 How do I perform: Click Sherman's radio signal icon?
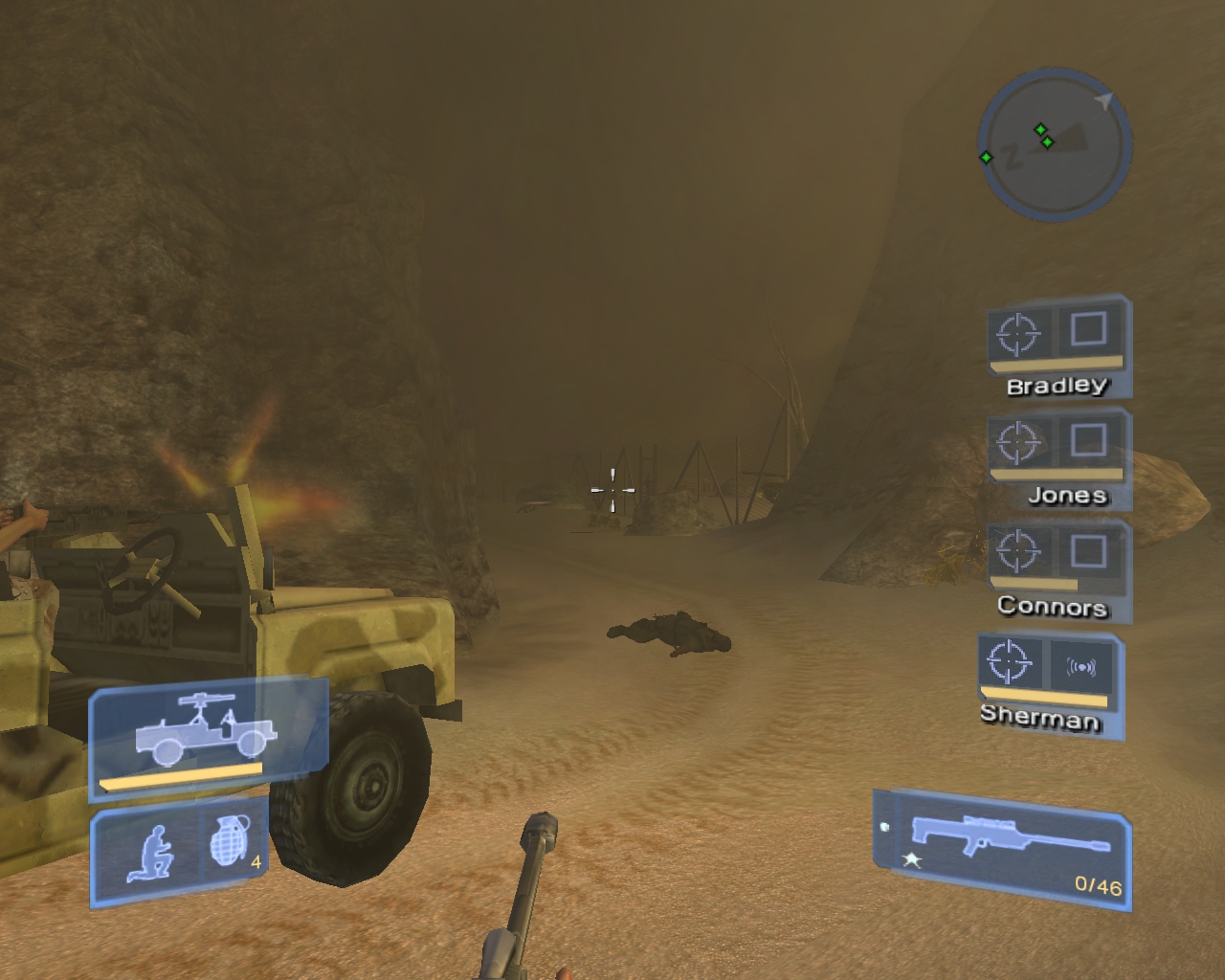point(1081,667)
